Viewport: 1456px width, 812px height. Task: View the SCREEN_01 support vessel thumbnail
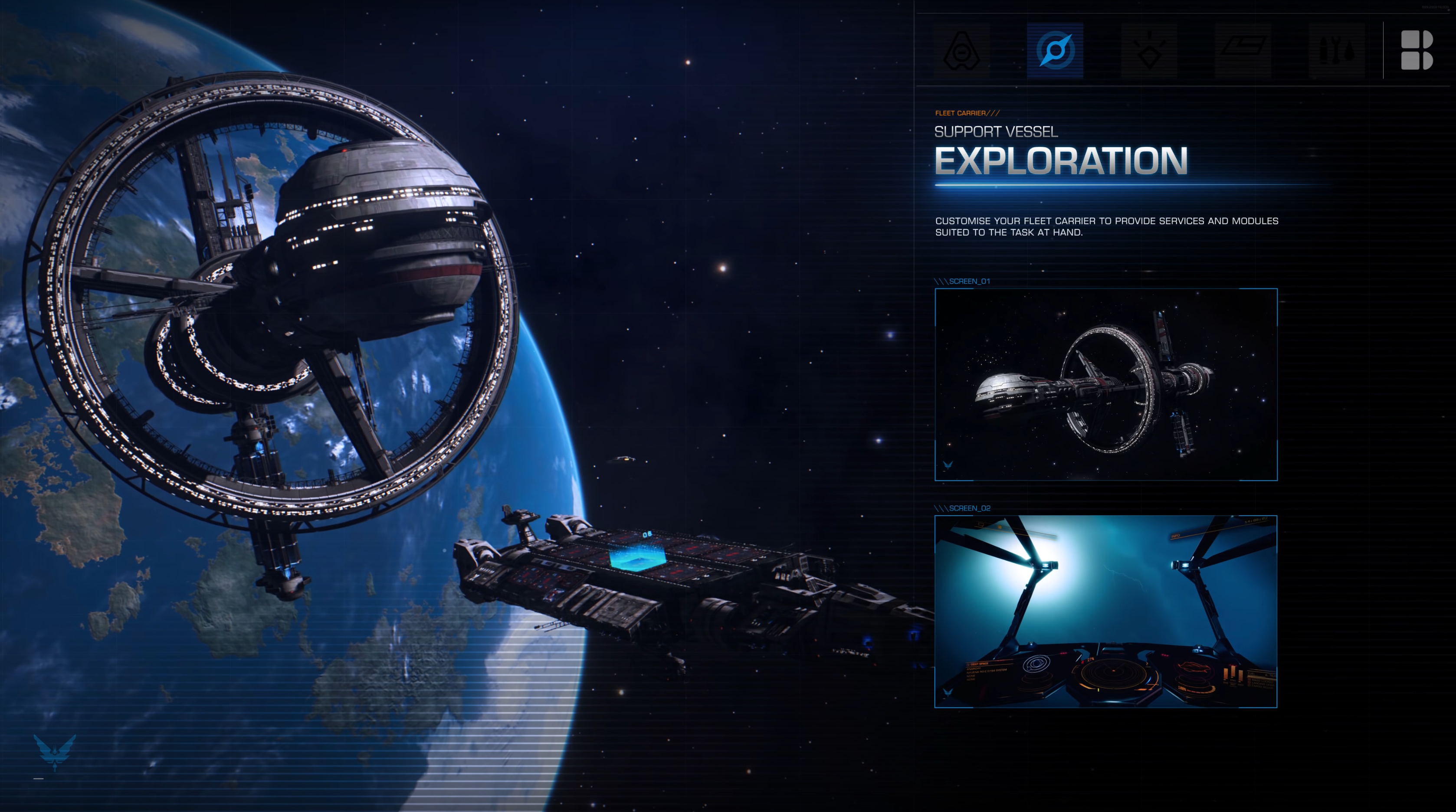[x=1105, y=384]
